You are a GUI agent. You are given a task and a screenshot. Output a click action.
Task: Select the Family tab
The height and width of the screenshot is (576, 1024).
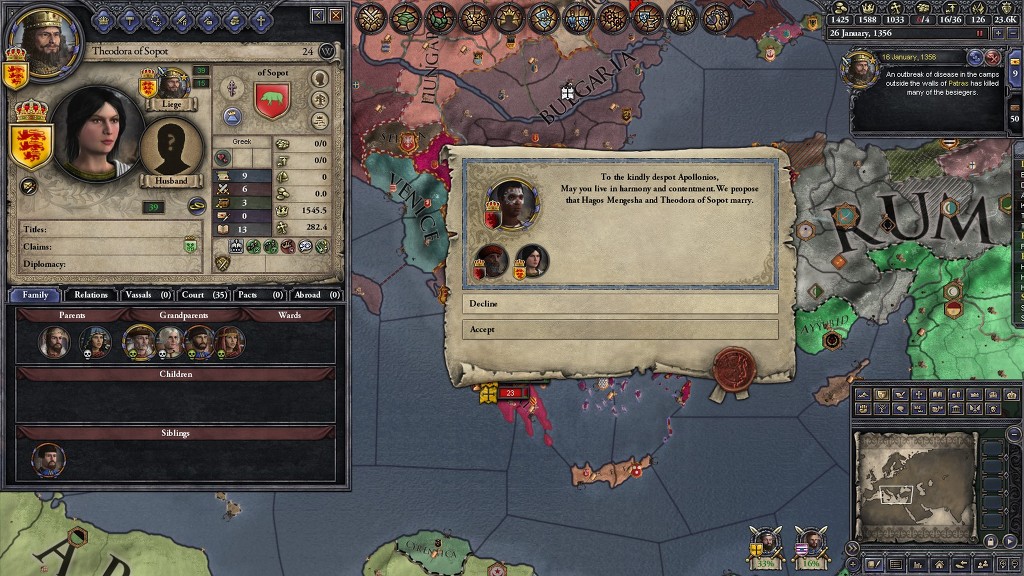pyautogui.click(x=35, y=295)
